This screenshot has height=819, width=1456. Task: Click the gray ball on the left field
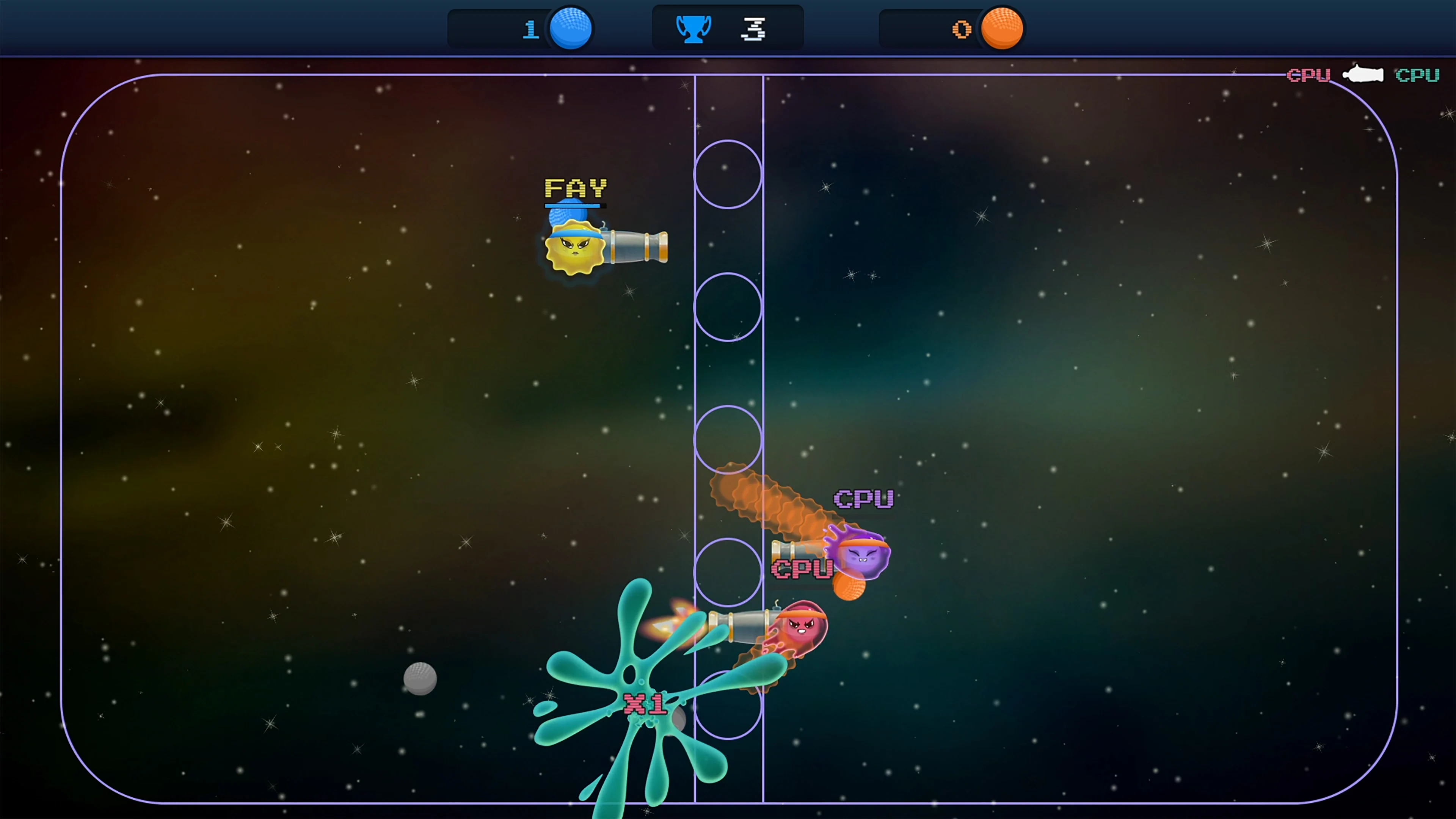[x=420, y=678]
